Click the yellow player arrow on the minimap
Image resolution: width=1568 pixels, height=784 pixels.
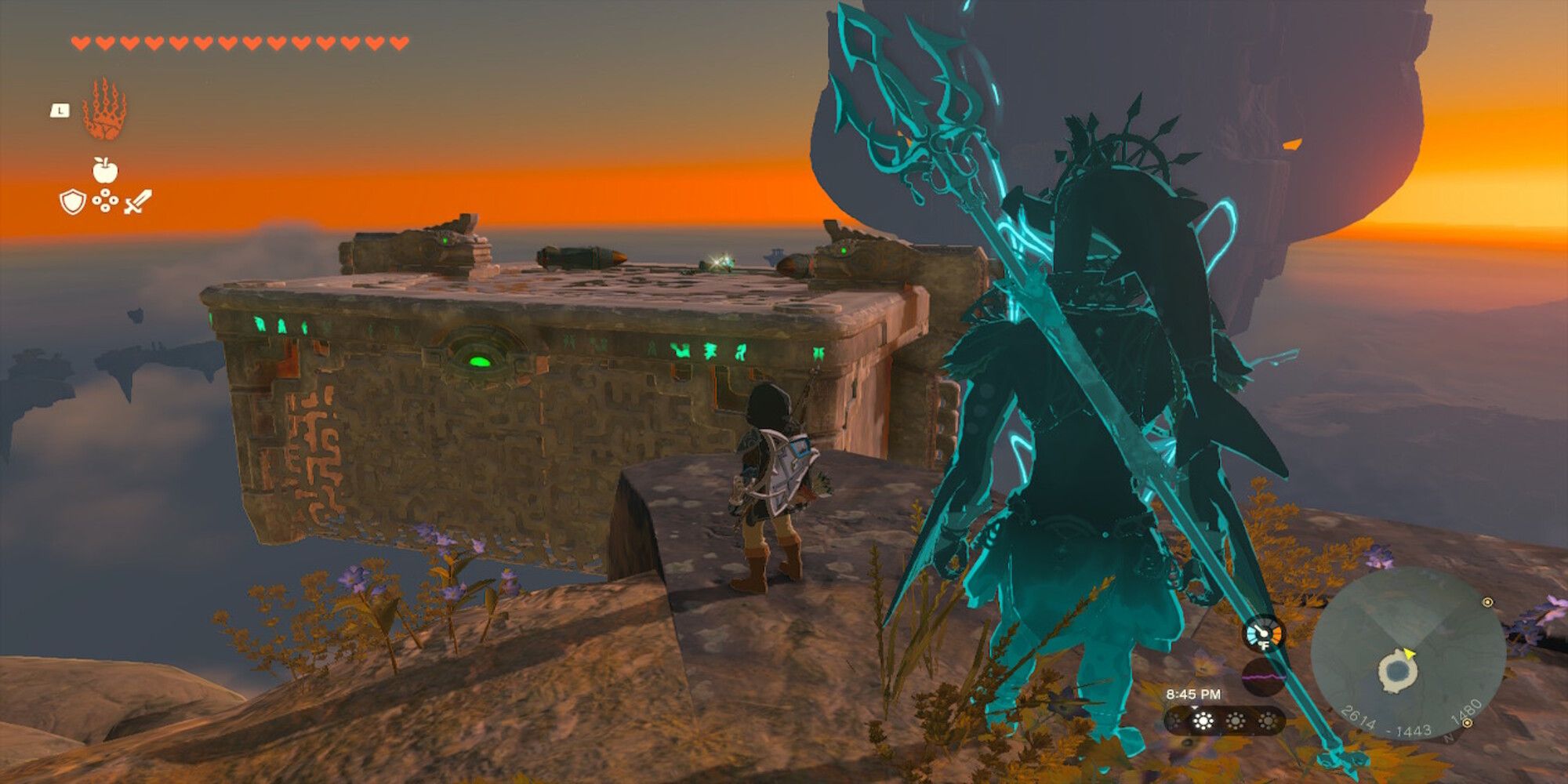1409,654
